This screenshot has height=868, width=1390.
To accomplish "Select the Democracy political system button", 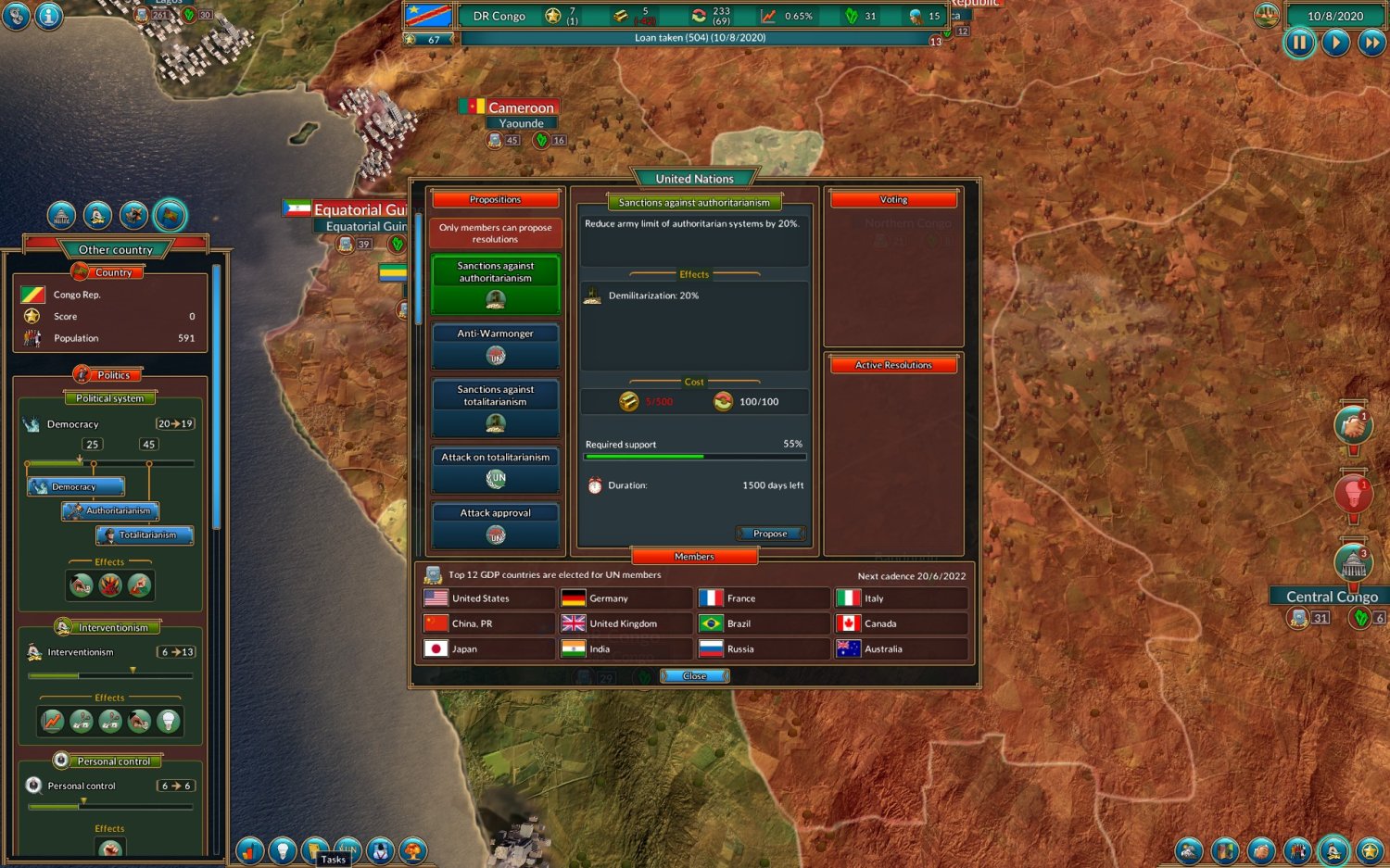I will 76,487.
